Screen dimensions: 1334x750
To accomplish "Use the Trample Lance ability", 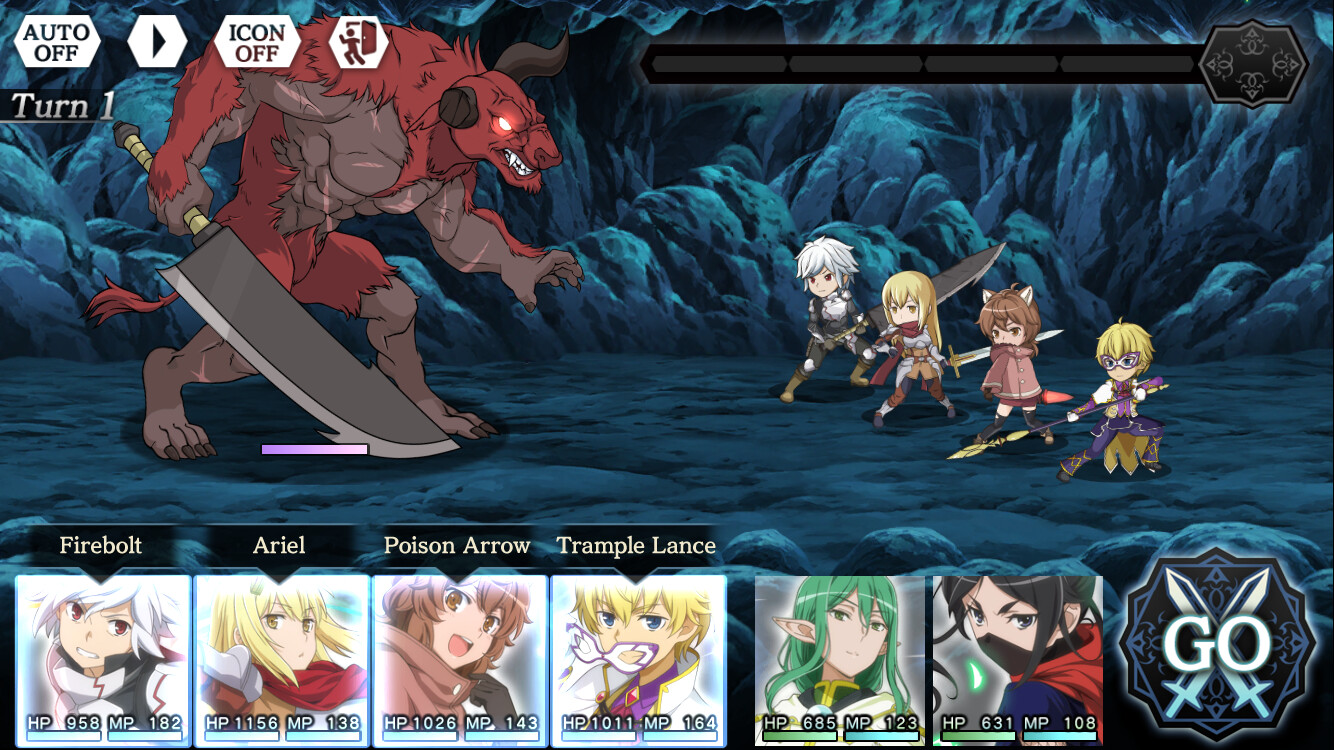I will pos(635,546).
